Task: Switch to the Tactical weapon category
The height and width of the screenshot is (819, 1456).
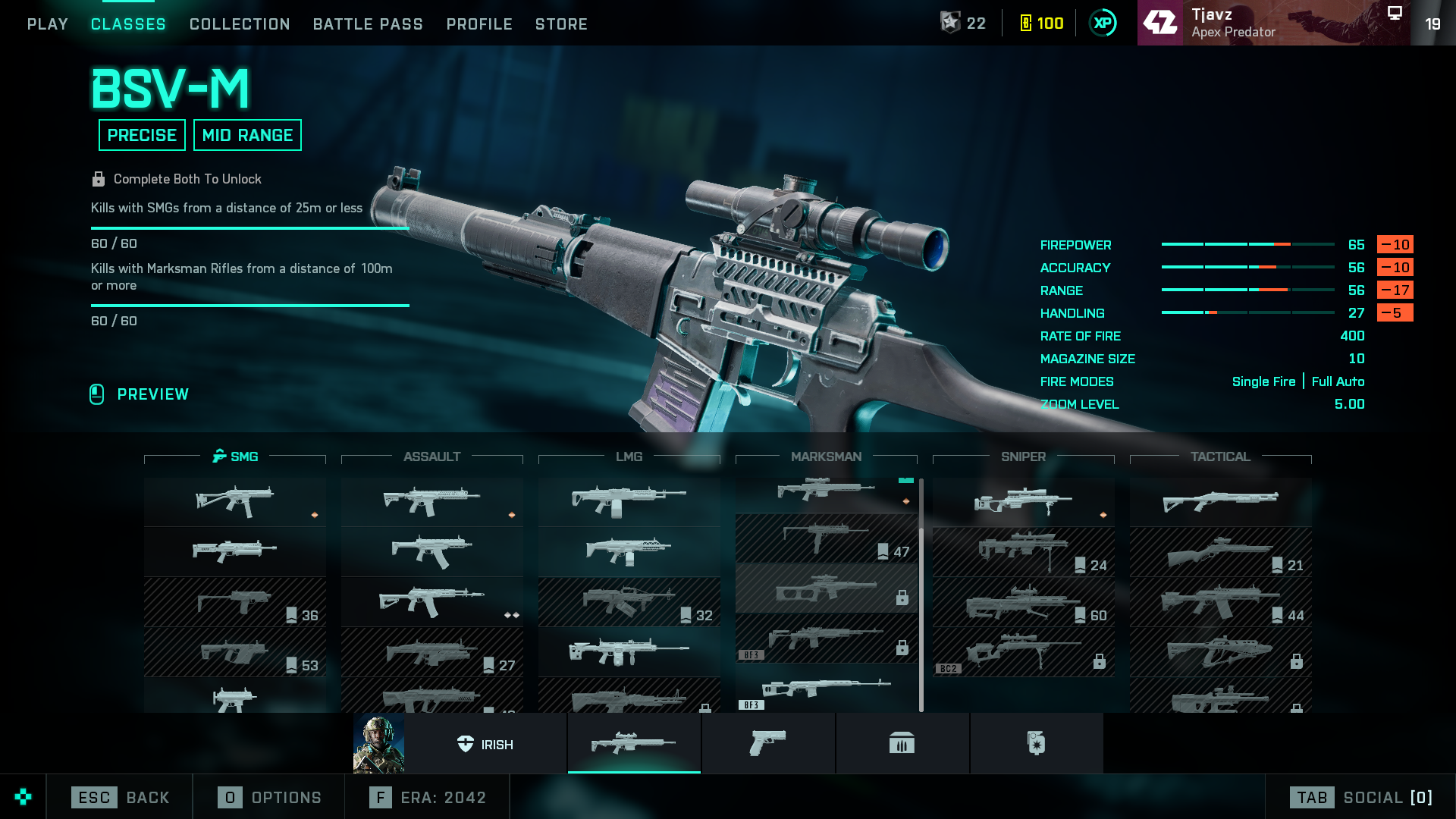Action: click(x=1220, y=457)
